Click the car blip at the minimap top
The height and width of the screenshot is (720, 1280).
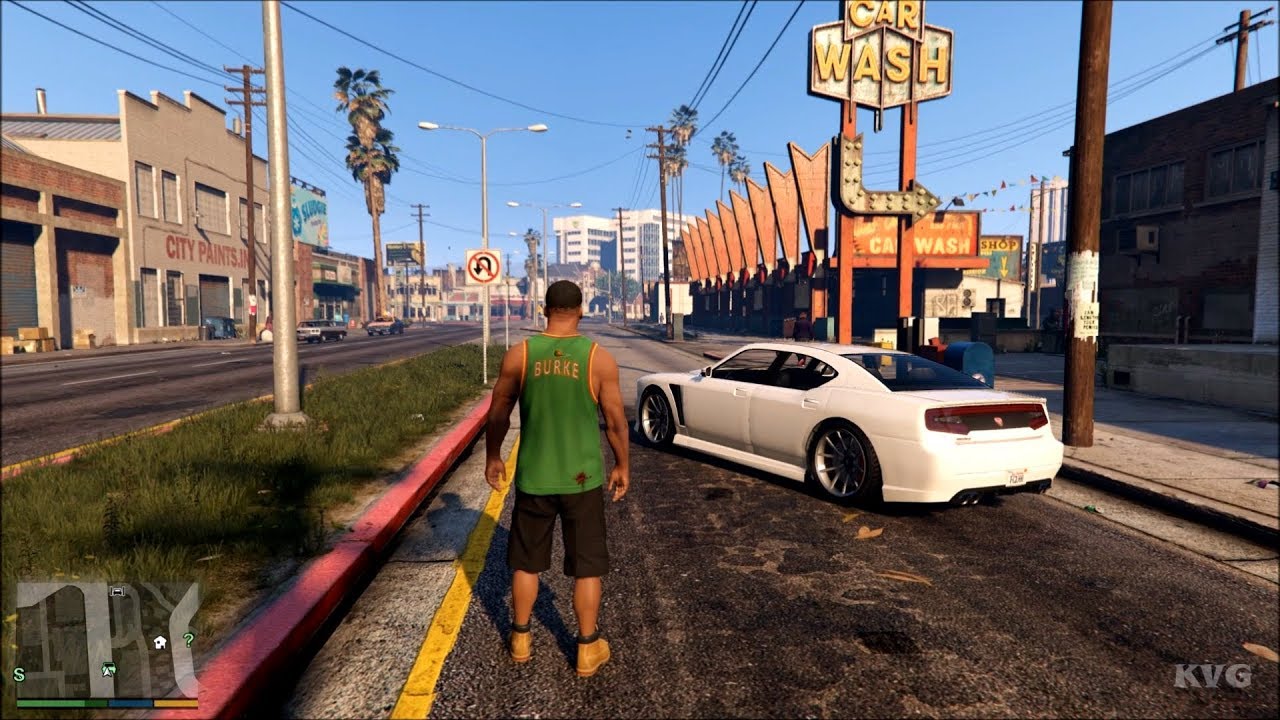117,592
